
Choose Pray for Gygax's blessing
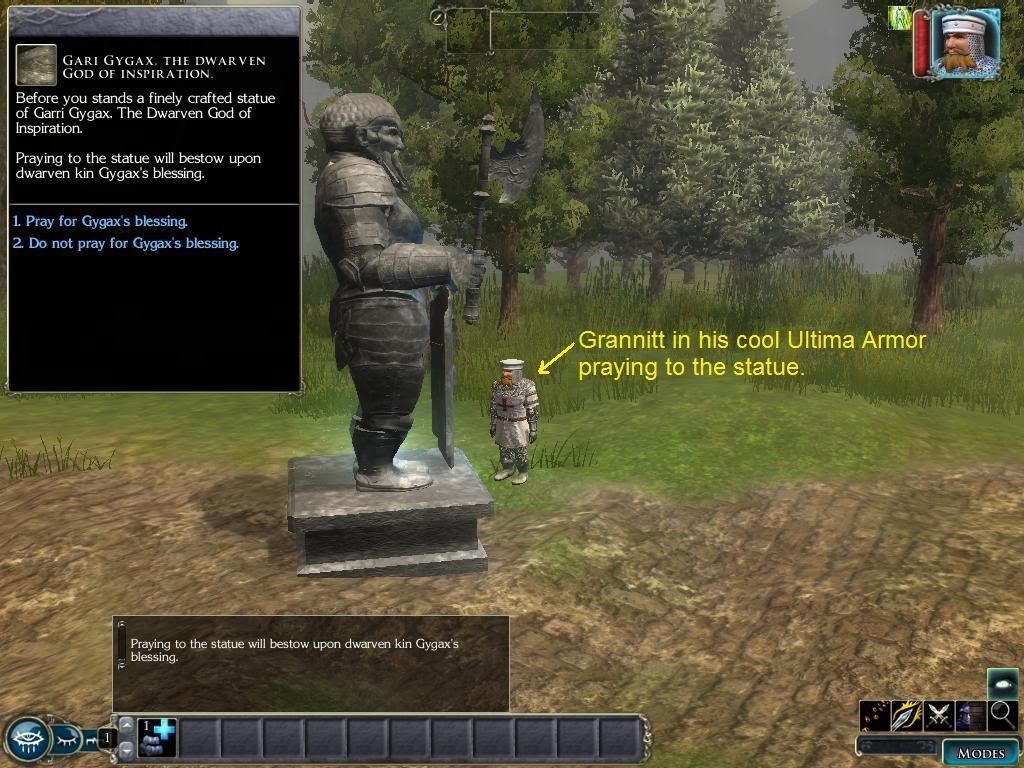[100, 221]
